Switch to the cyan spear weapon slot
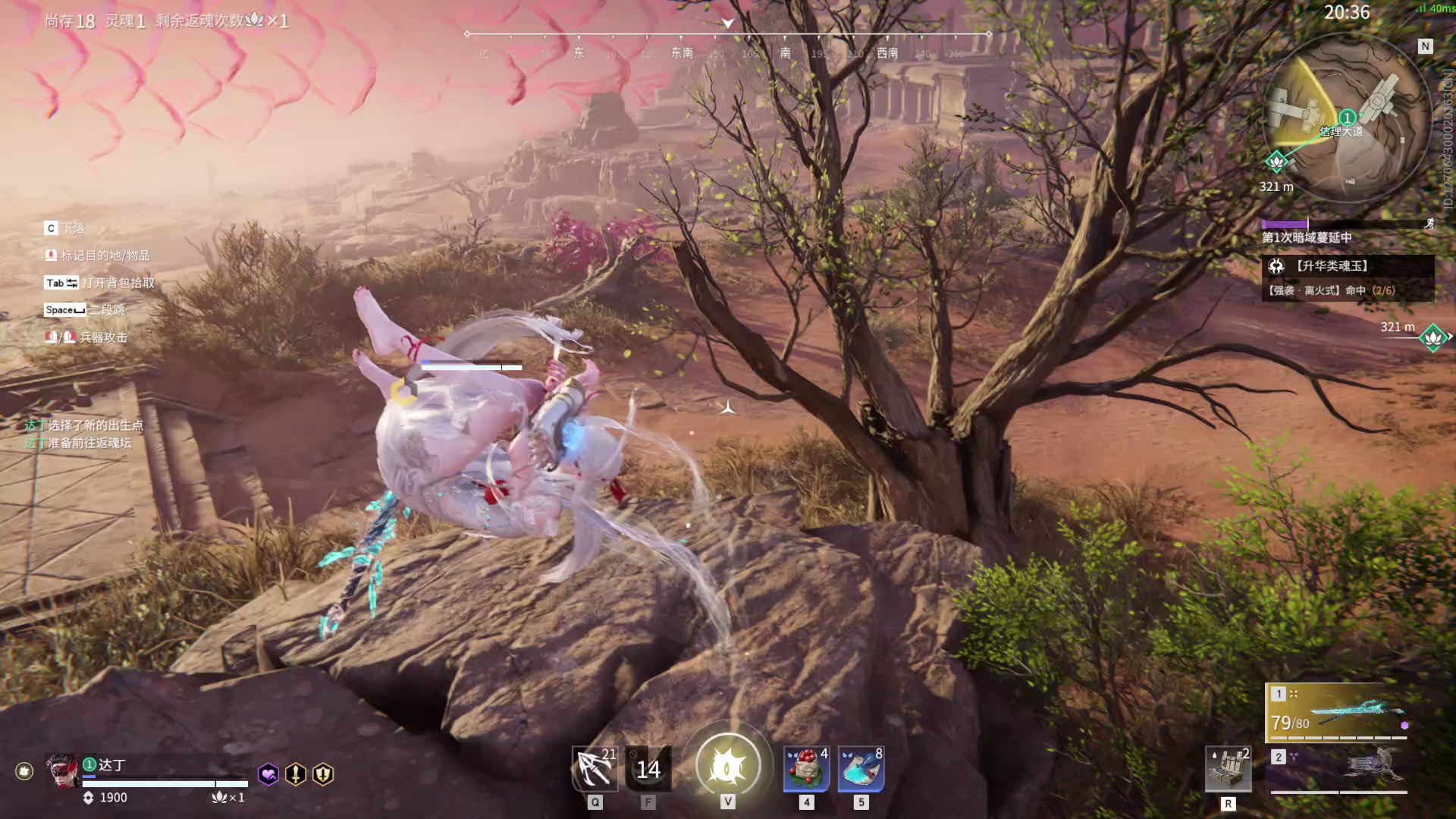The height and width of the screenshot is (819, 1456). (x=1338, y=713)
